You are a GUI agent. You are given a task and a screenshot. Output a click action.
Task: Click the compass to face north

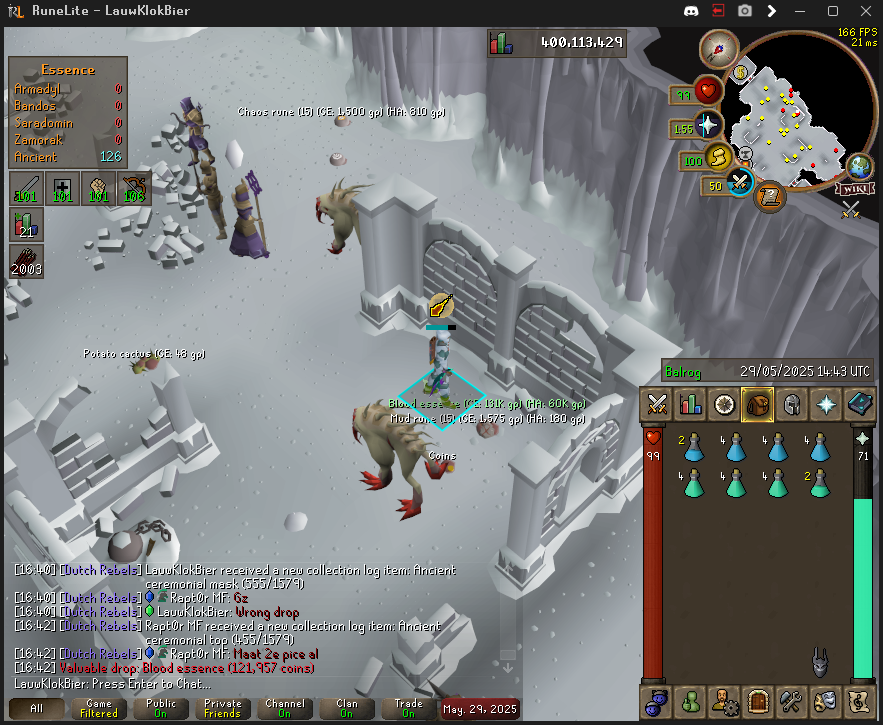click(x=718, y=46)
